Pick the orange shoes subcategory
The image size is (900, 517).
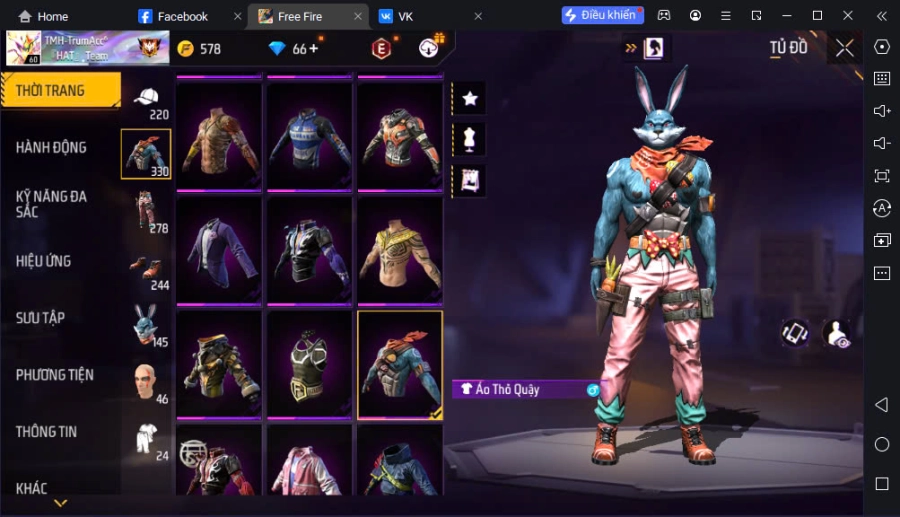pyautogui.click(x=146, y=267)
